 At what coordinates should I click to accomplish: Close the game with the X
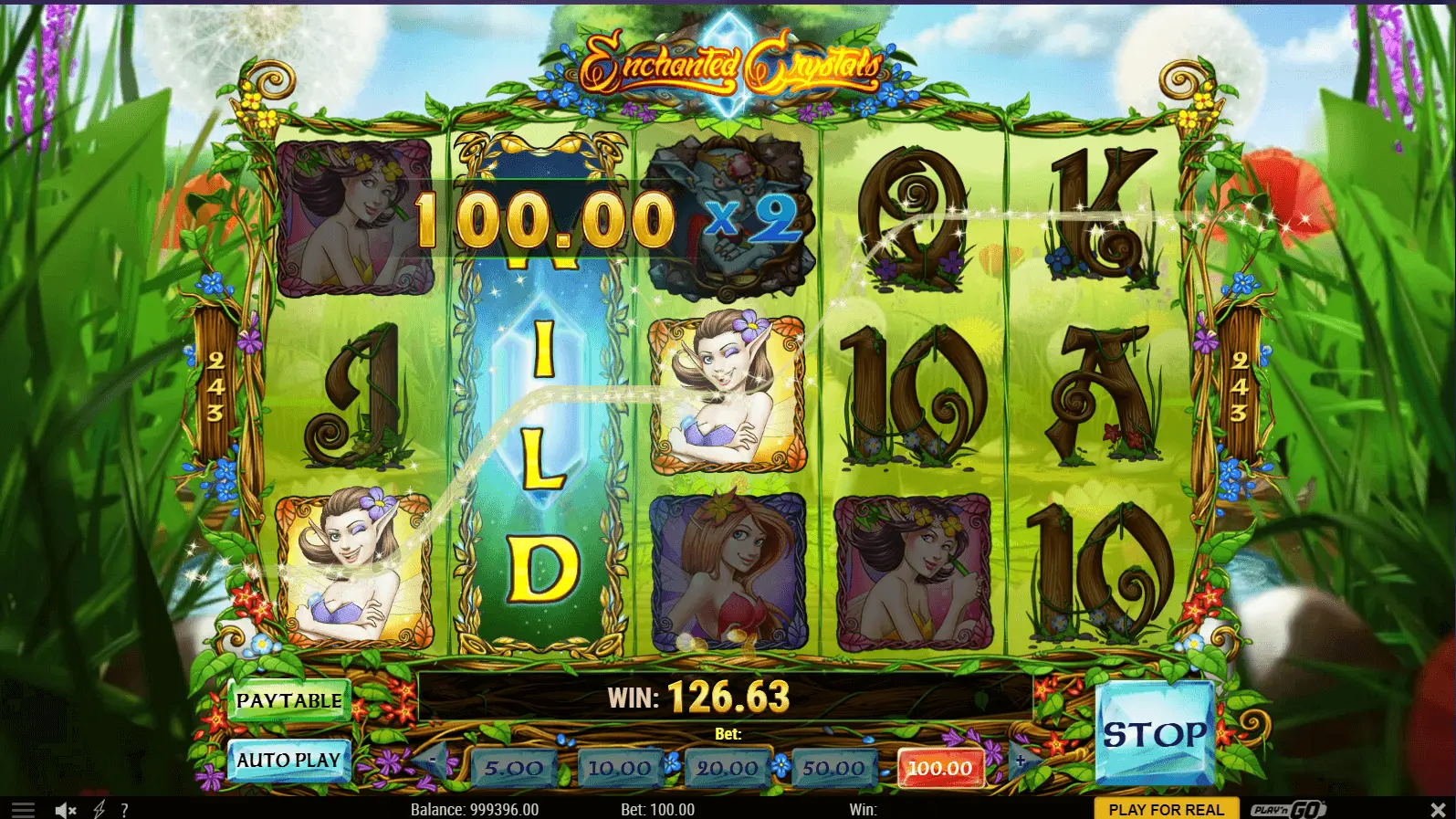click(1438, 810)
